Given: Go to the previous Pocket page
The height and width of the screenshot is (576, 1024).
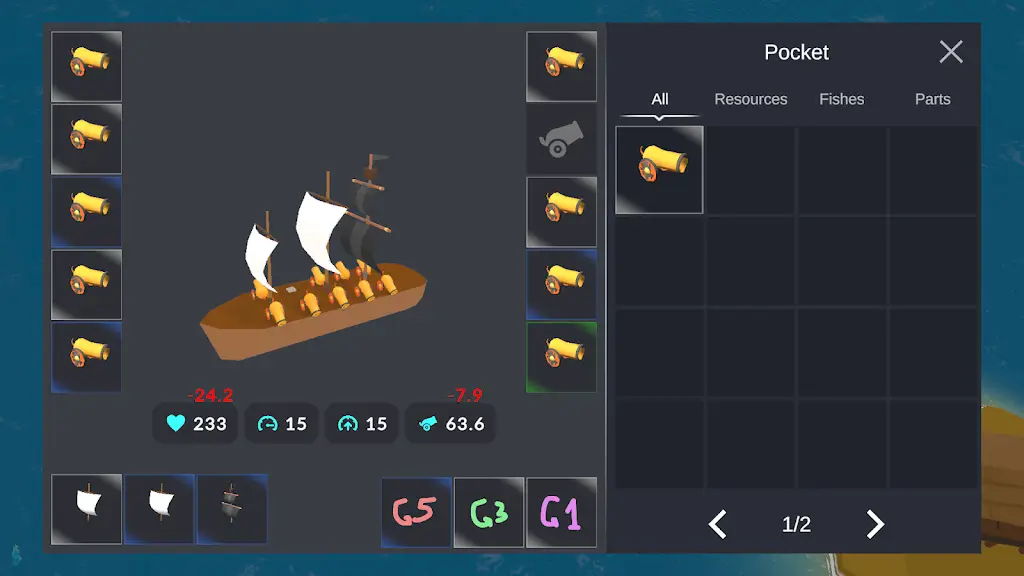Looking at the screenshot, I should pyautogui.click(x=718, y=524).
